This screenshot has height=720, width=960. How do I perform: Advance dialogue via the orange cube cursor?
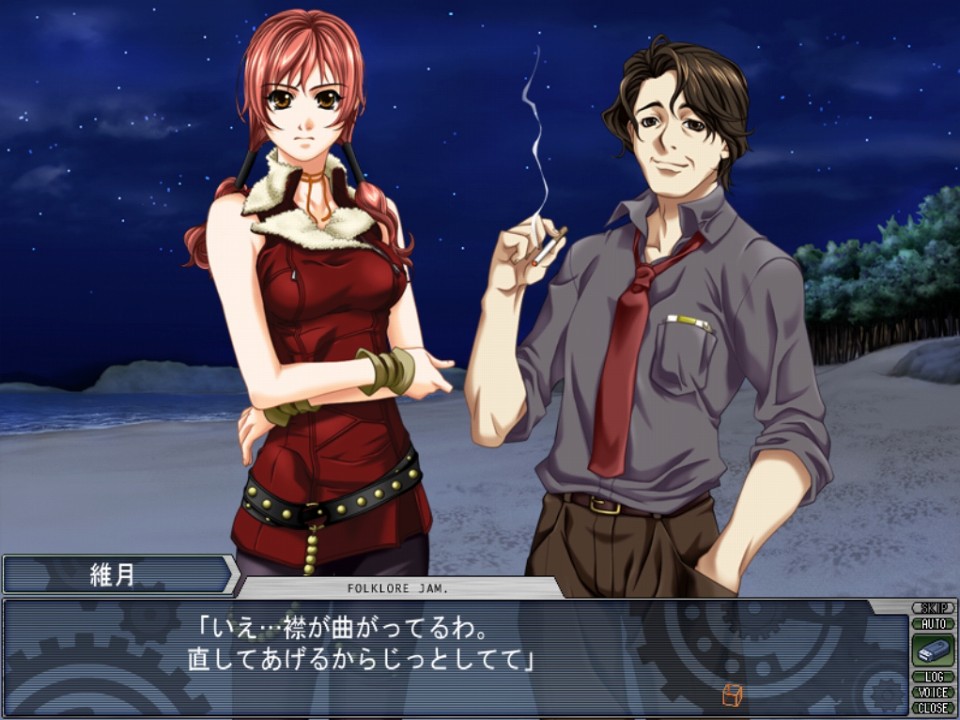pos(730,694)
